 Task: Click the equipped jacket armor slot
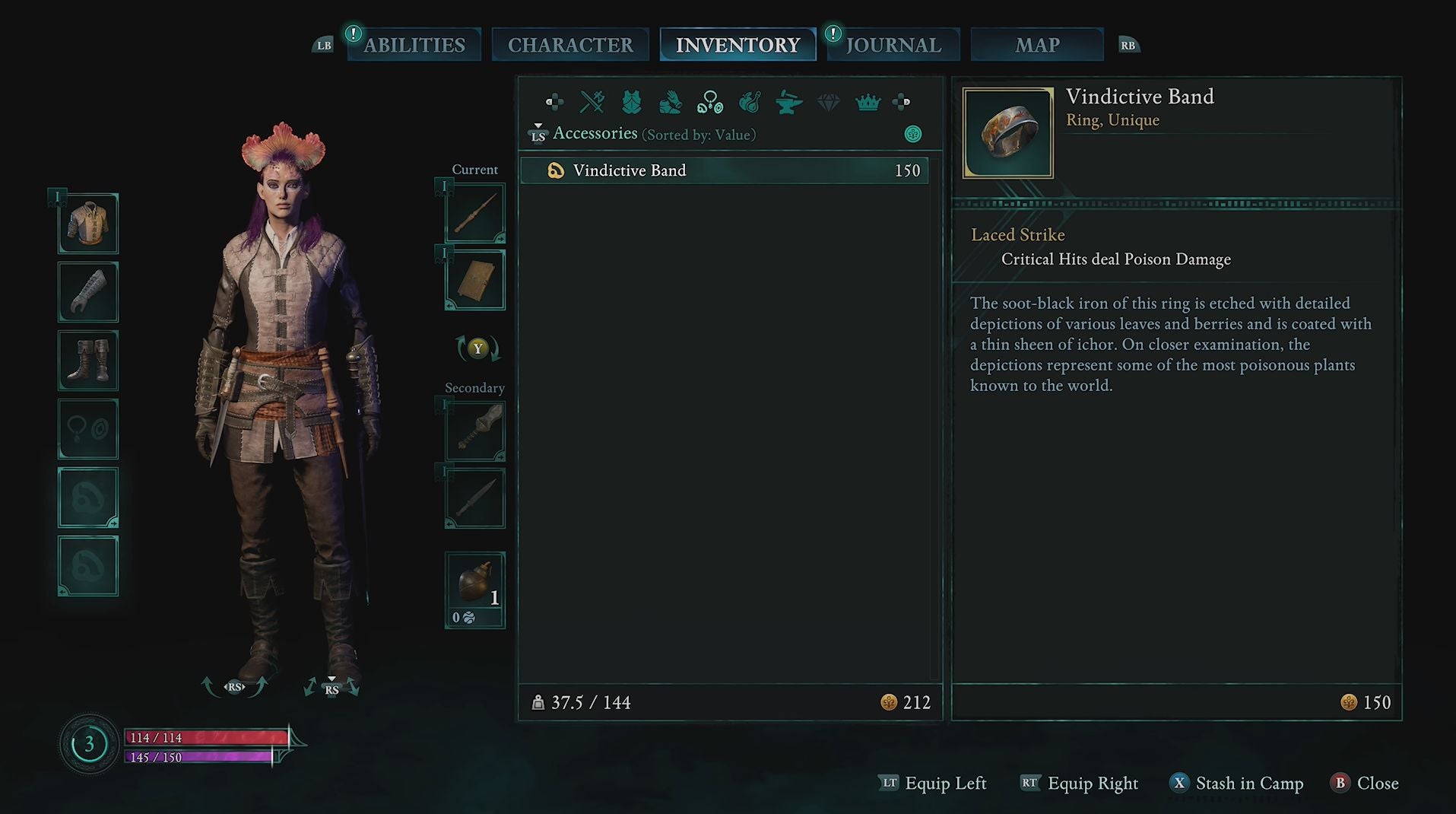88,224
